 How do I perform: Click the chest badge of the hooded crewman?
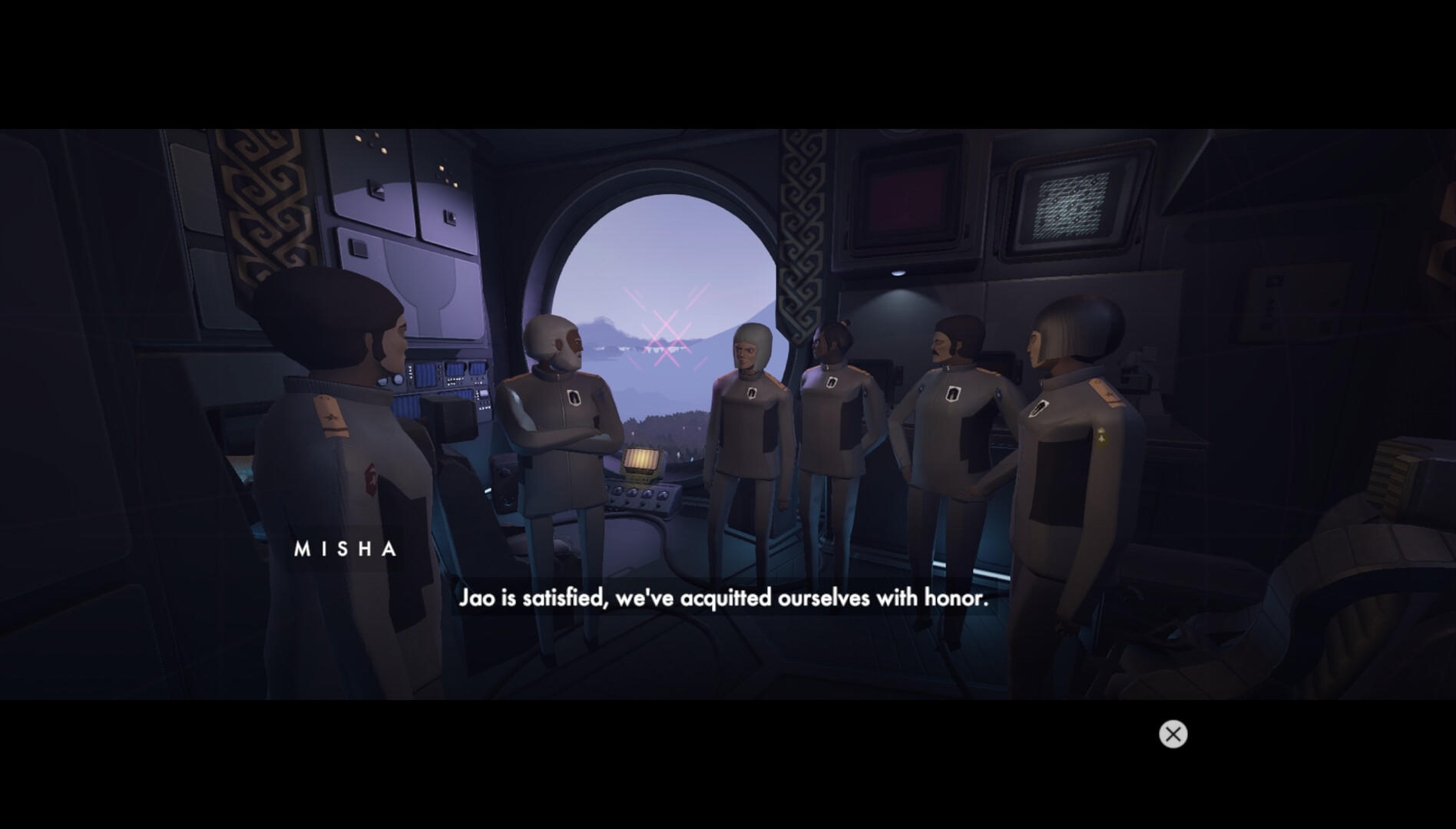(750, 392)
